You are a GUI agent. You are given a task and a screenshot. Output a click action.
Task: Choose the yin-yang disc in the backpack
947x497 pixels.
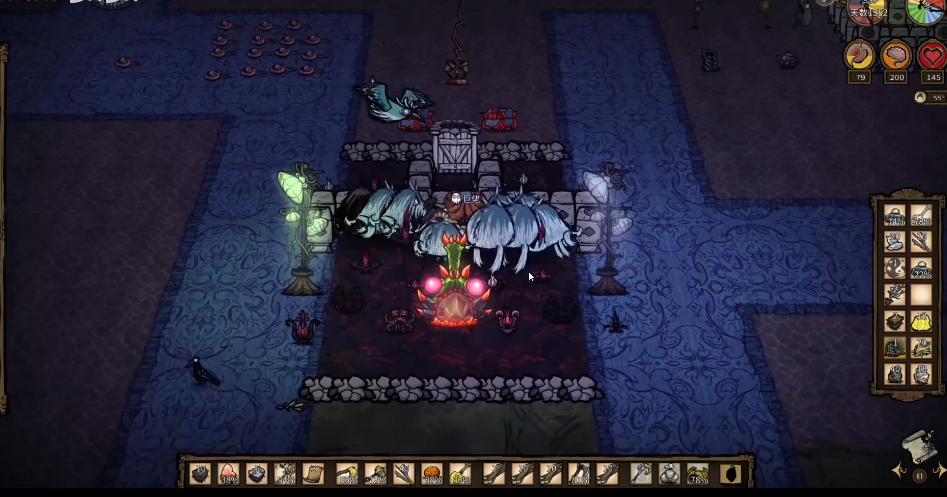[x=895, y=268]
